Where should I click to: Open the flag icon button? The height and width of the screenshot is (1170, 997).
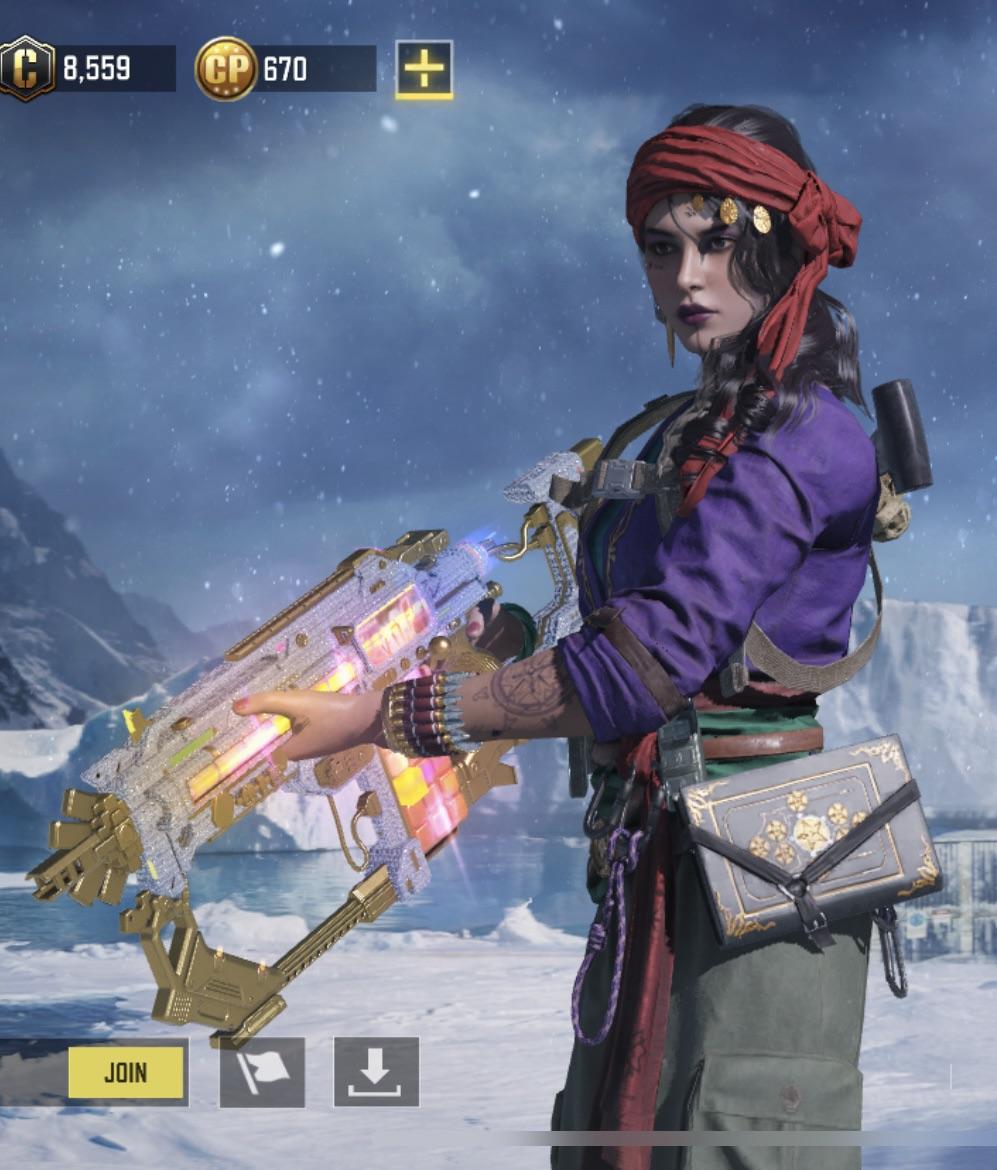[262, 1072]
